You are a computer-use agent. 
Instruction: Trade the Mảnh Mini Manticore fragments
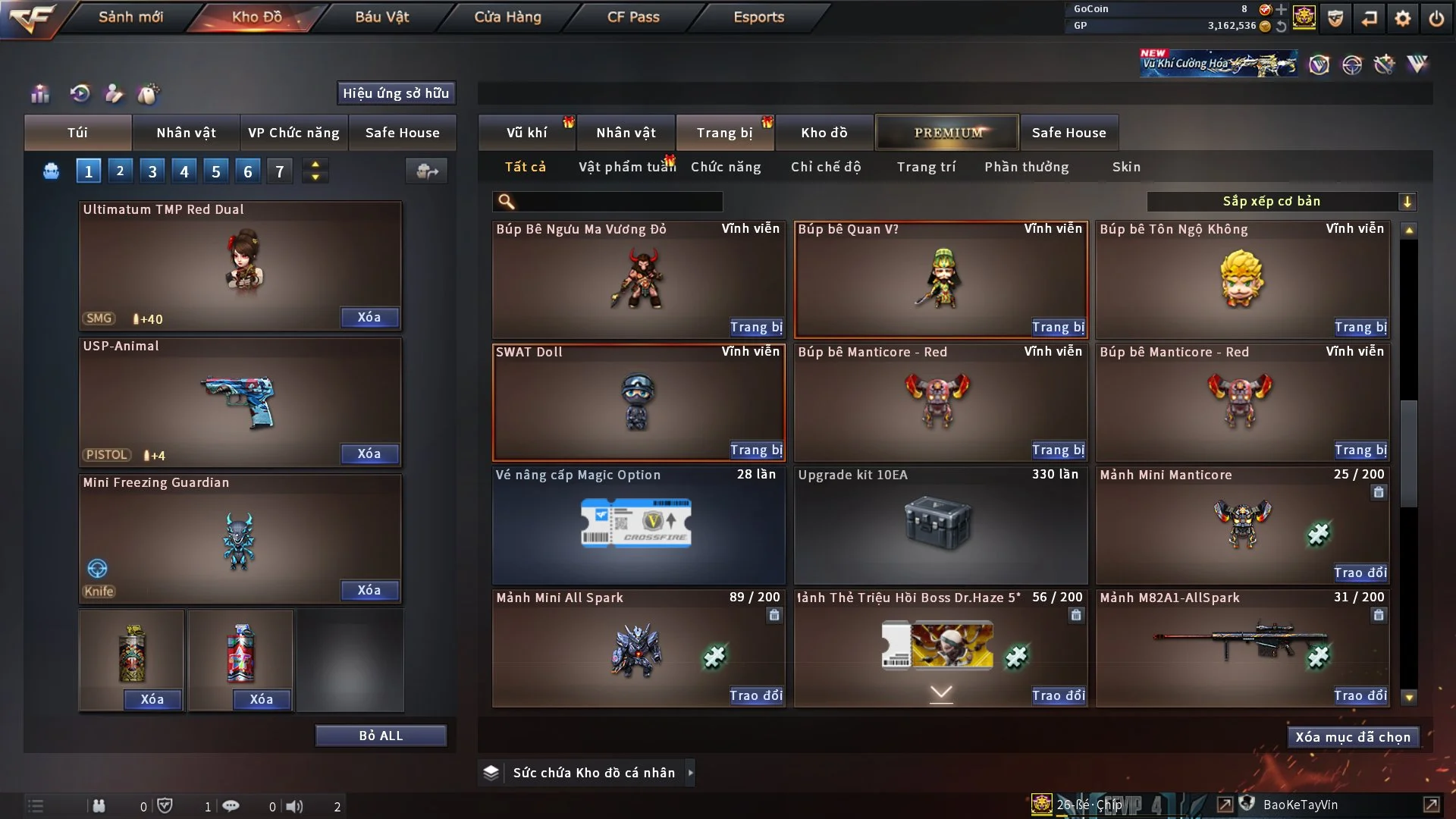point(1360,573)
